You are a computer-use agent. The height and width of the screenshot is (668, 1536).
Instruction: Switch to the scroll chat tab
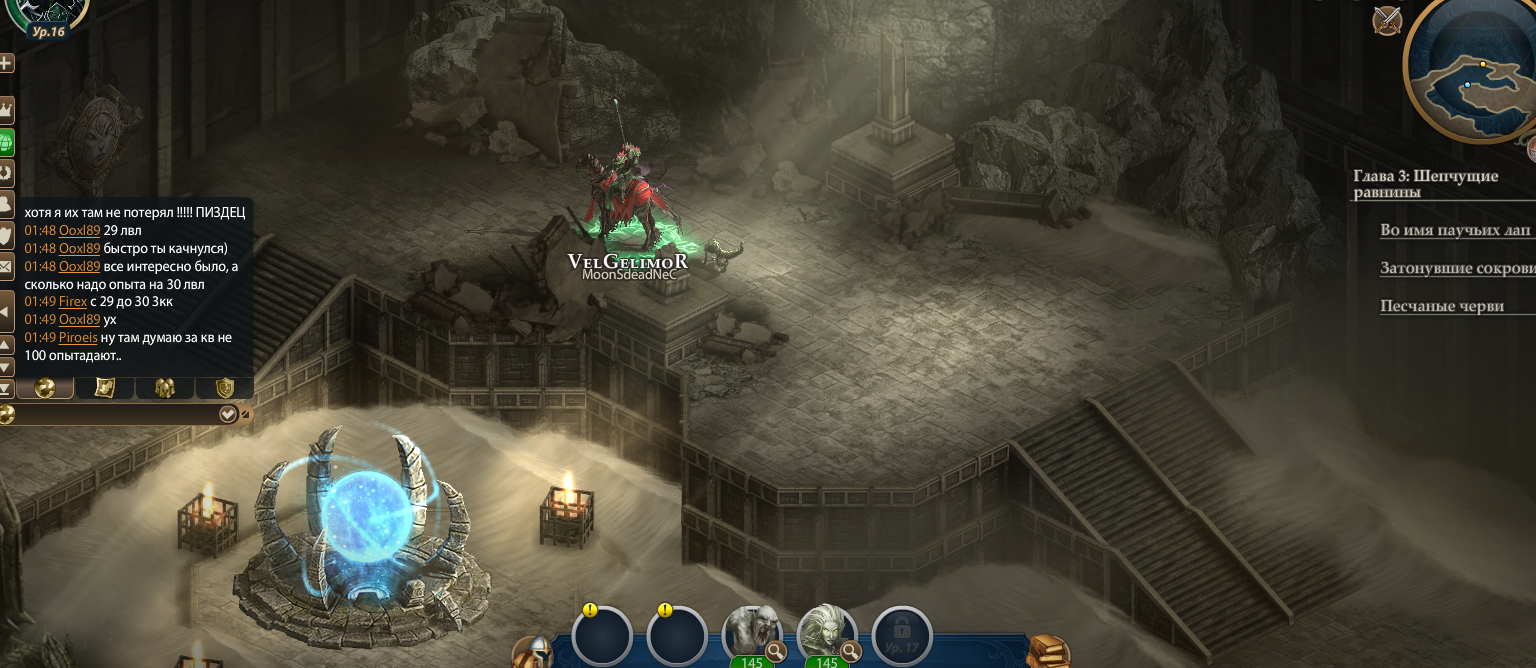(104, 388)
